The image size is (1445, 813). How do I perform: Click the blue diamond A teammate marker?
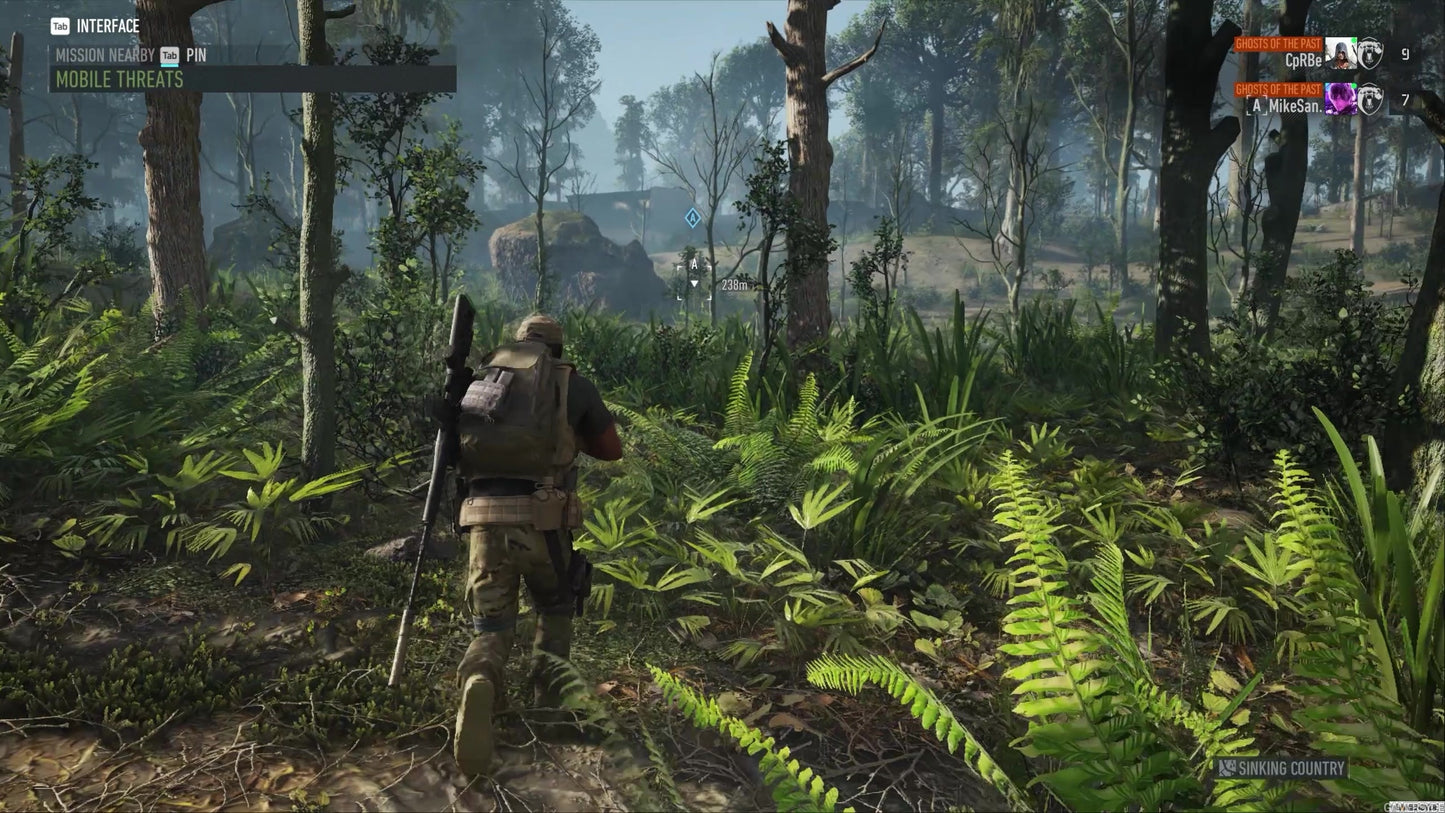pyautogui.click(x=692, y=217)
